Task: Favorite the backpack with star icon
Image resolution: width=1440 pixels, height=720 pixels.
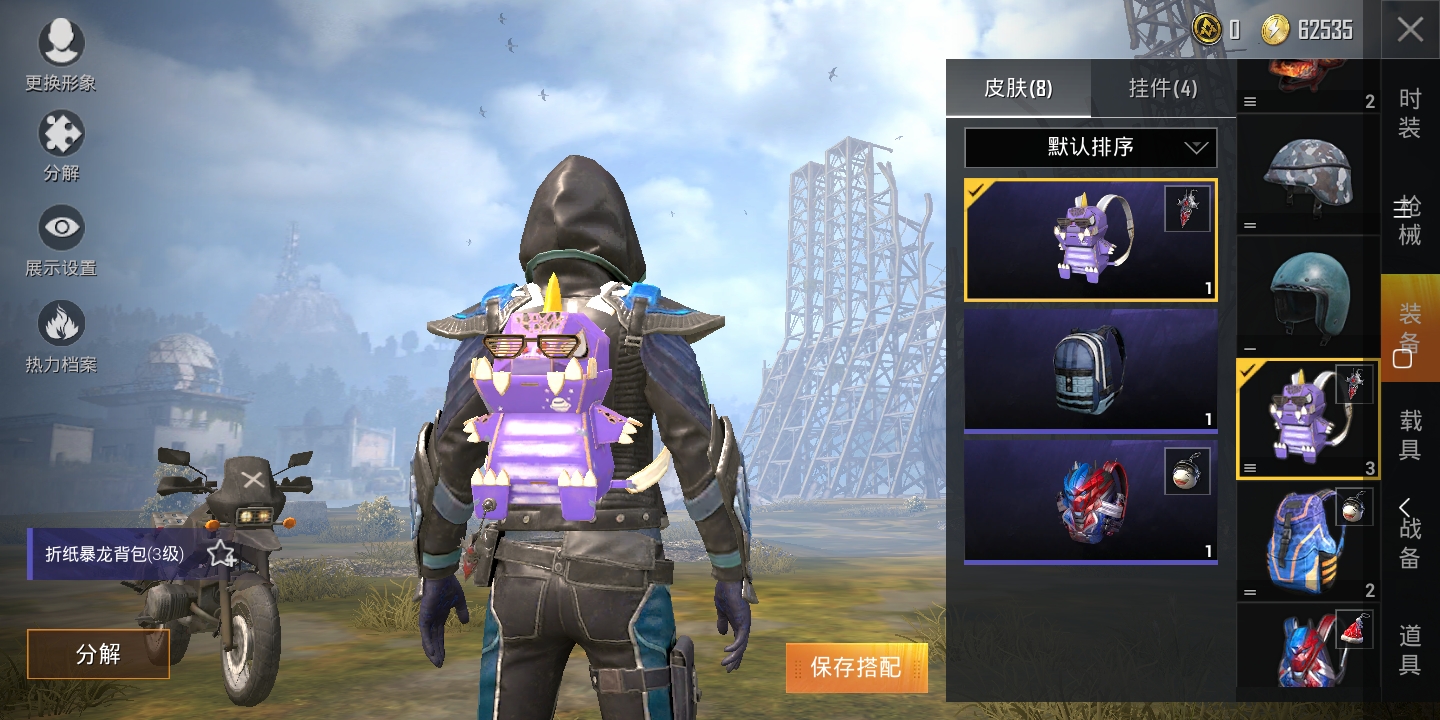Action: [x=220, y=554]
